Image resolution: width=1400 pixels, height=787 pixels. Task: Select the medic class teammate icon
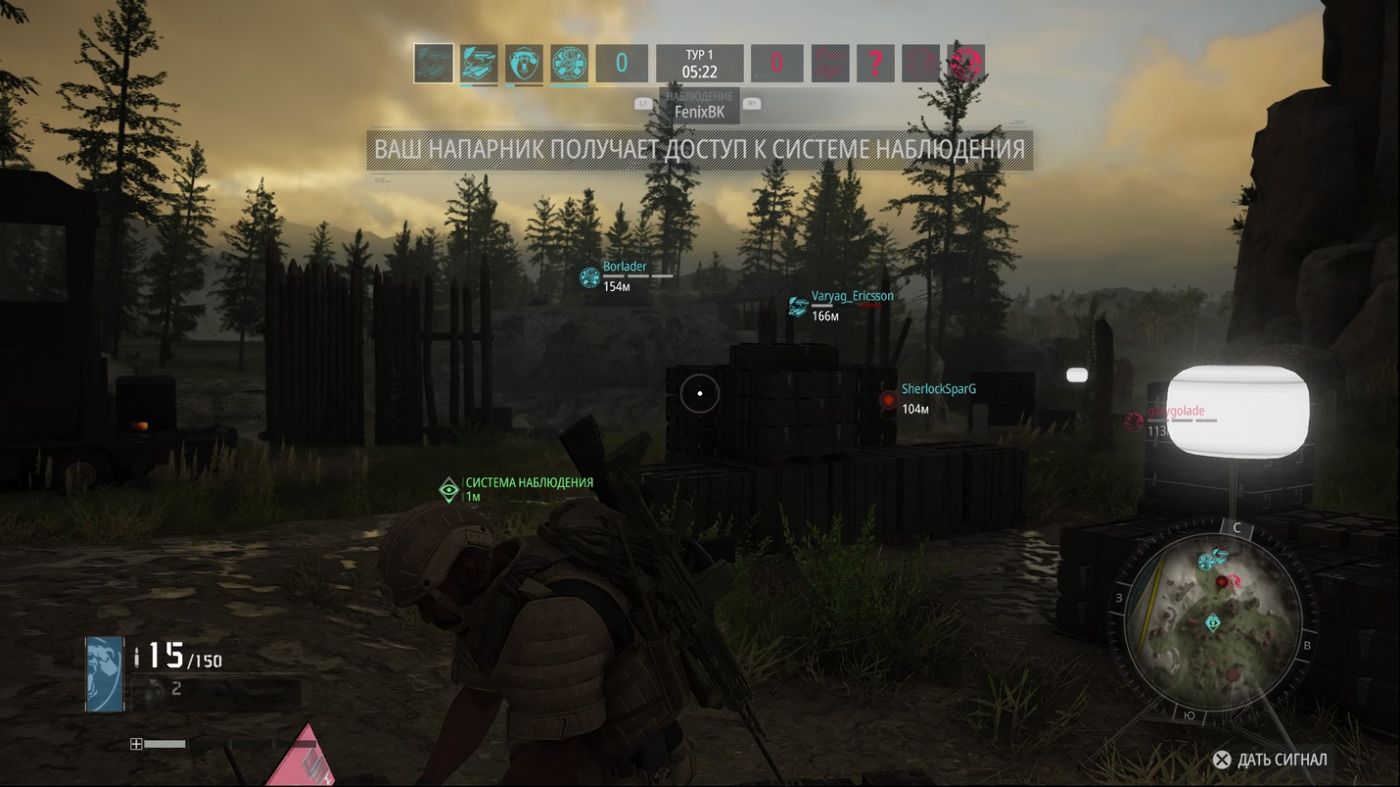(x=569, y=63)
